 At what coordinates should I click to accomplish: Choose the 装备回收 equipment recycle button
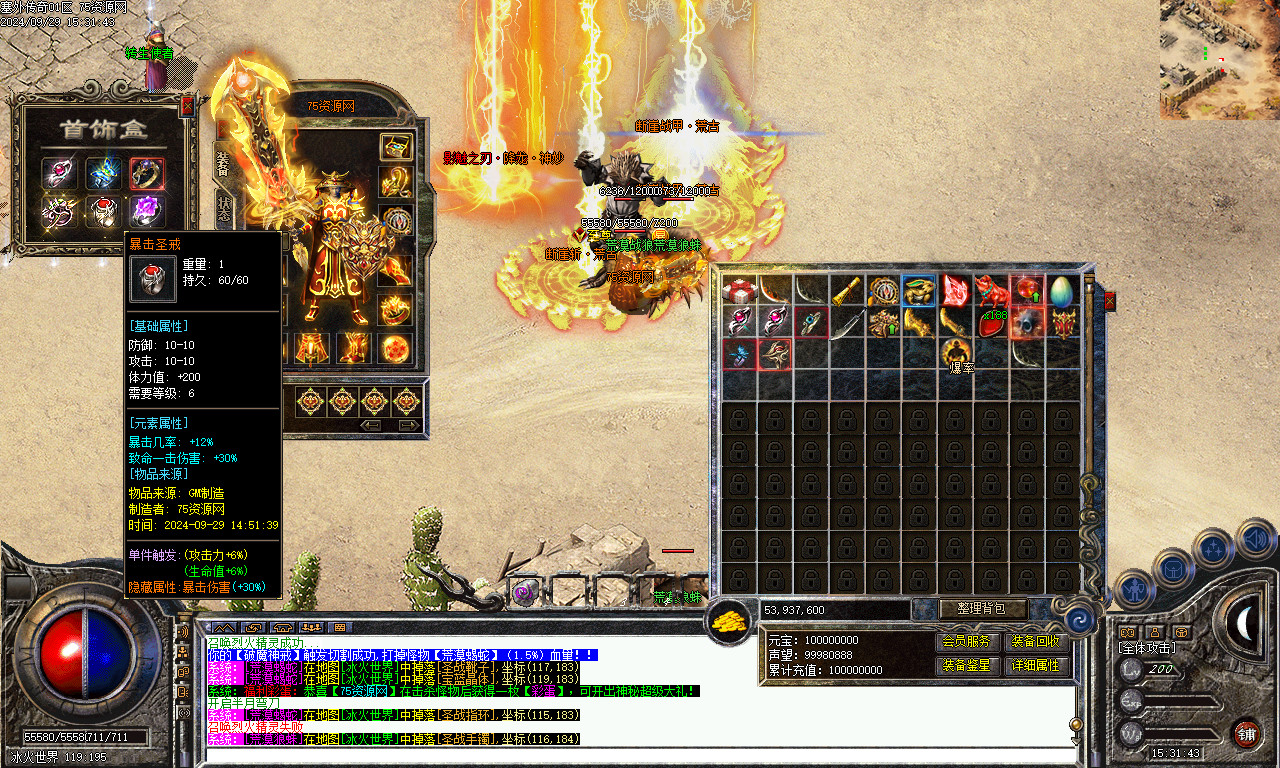[1036, 641]
